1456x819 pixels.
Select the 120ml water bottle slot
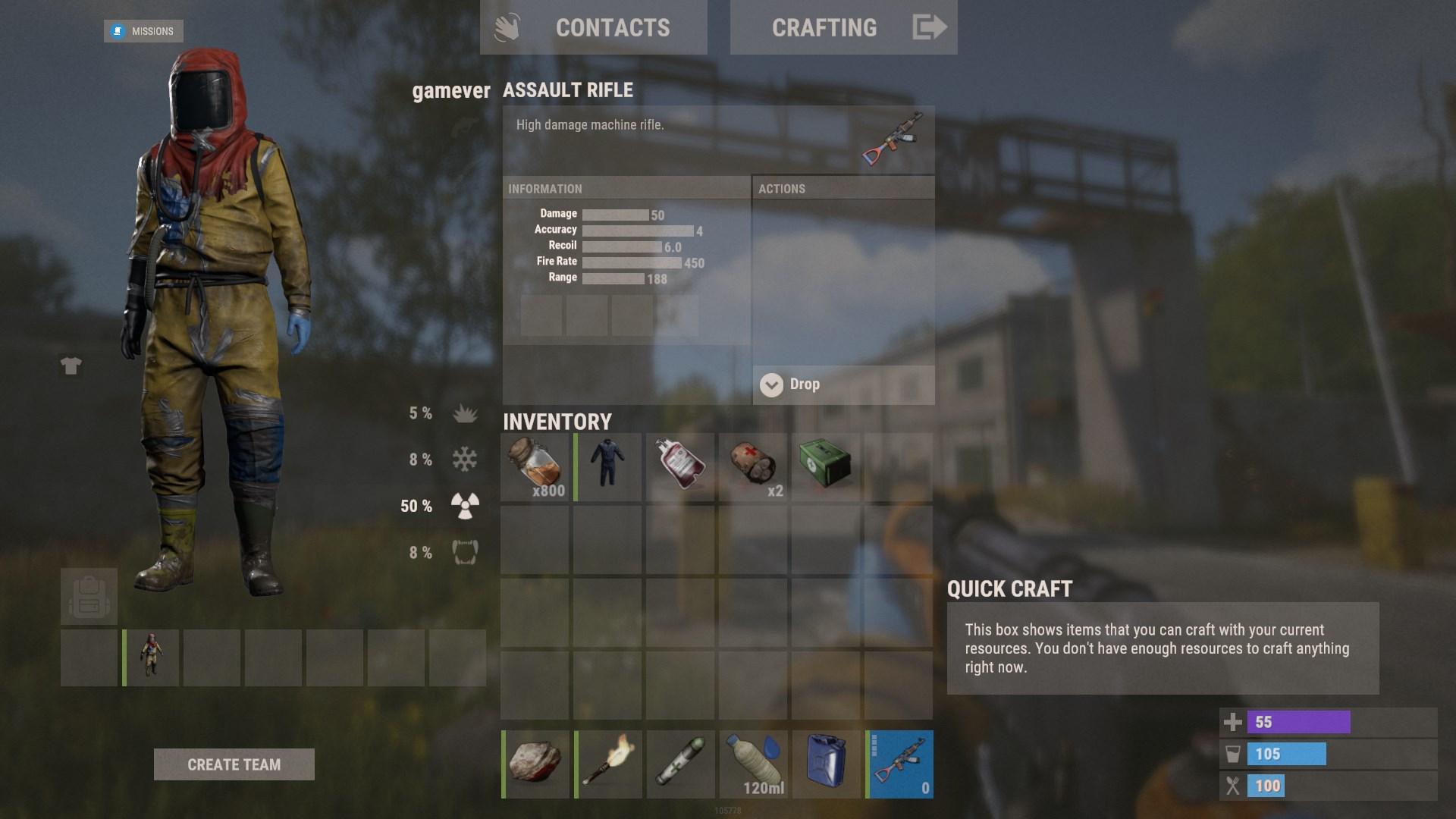point(753,764)
